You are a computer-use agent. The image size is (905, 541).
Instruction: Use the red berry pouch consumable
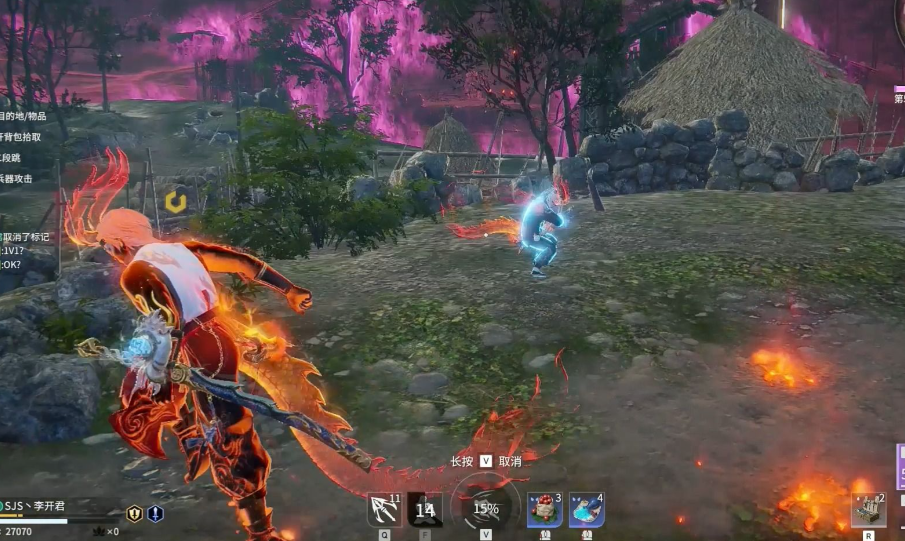544,510
